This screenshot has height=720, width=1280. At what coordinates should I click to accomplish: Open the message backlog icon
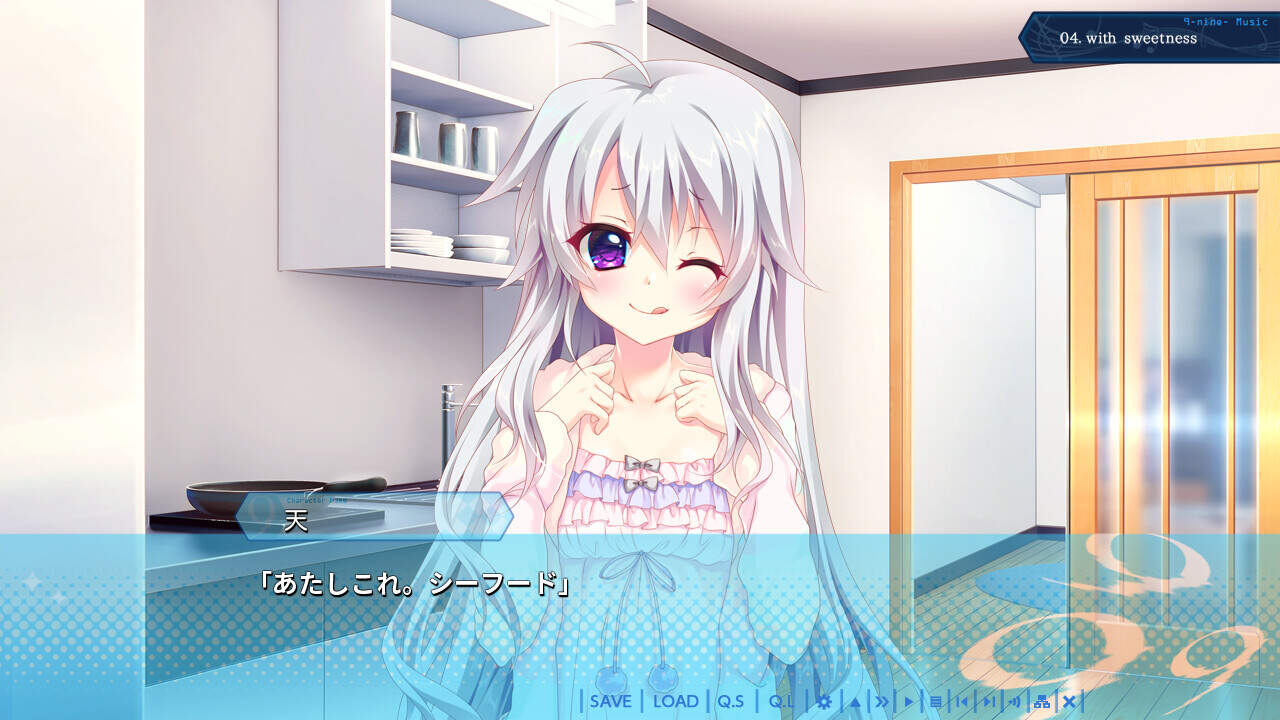tap(936, 701)
